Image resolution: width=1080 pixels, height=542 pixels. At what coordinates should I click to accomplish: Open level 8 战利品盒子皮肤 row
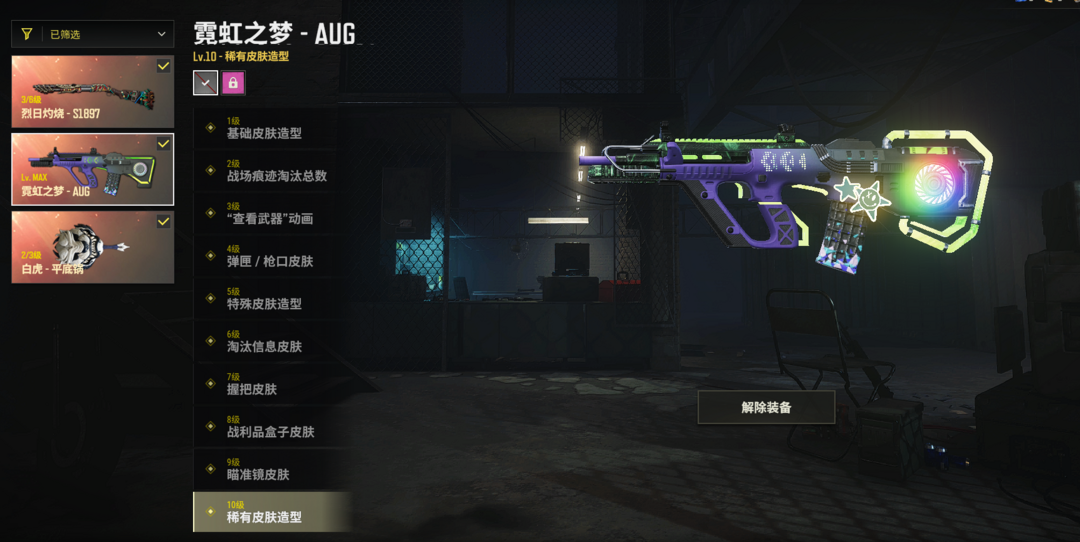[x=270, y=426]
